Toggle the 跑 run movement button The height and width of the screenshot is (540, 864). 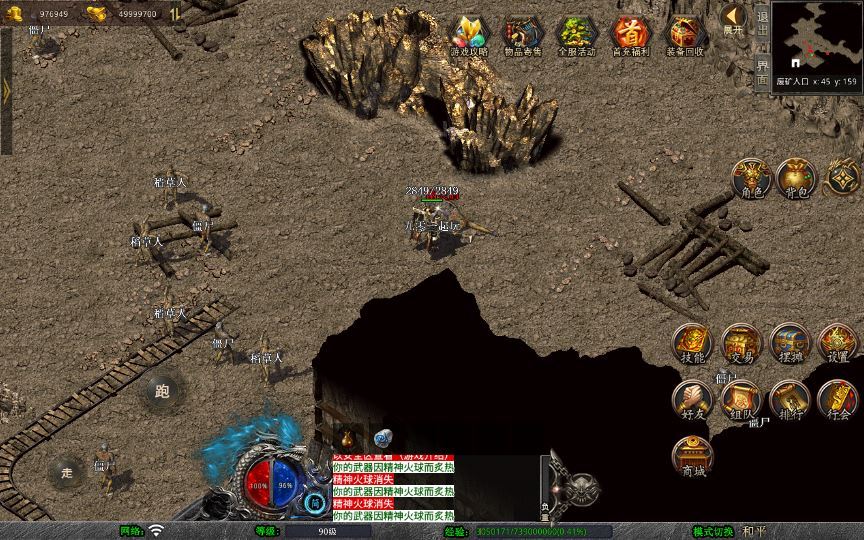[163, 391]
